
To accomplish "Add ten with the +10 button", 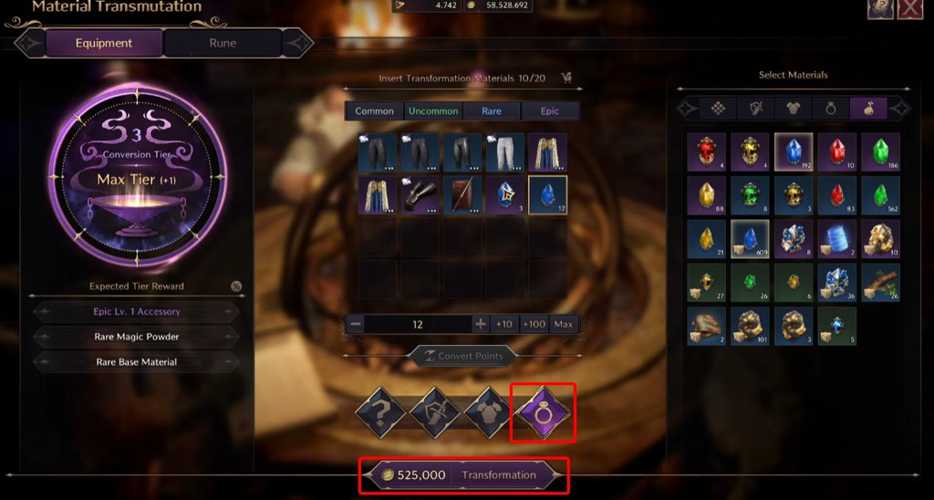I will (504, 324).
